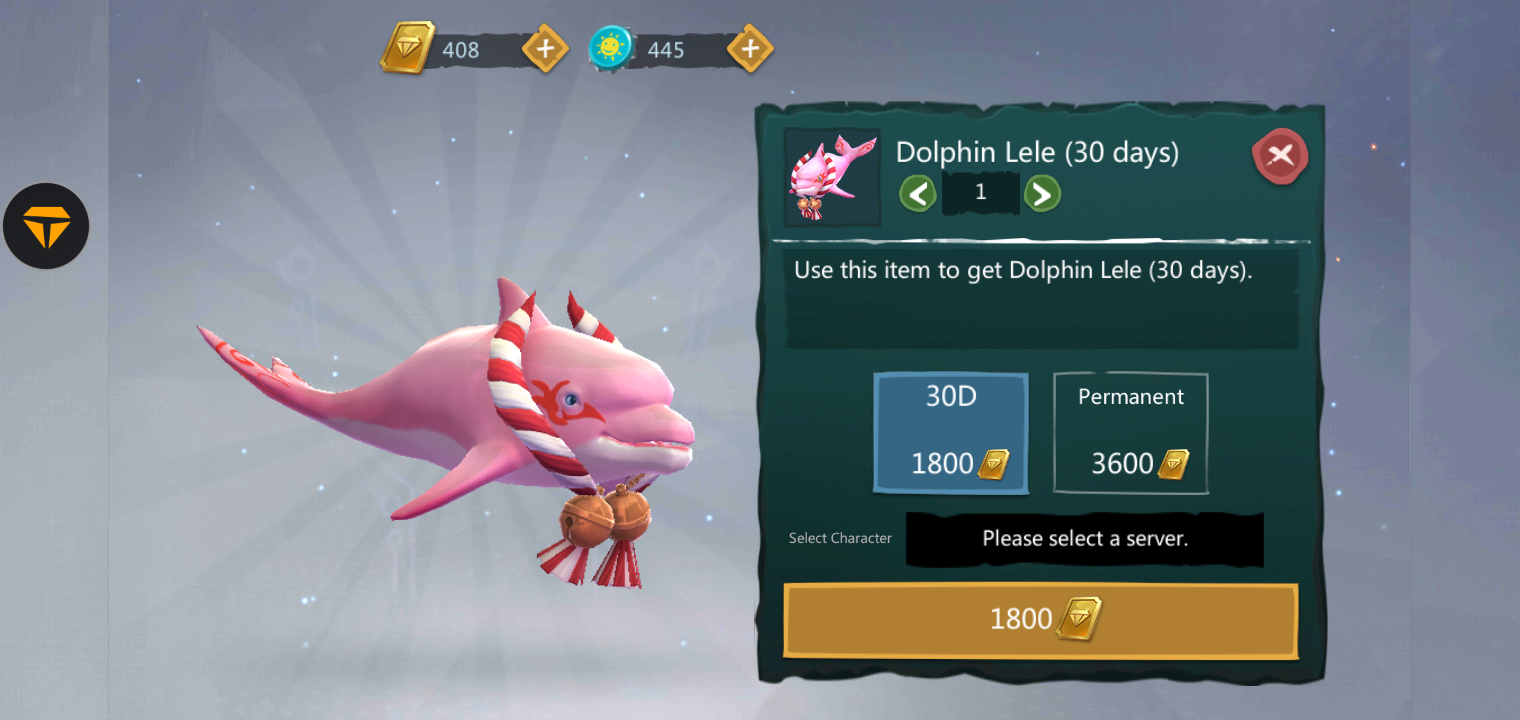The width and height of the screenshot is (1520, 720).
Task: Click the quantity field showing 1
Action: [980, 192]
